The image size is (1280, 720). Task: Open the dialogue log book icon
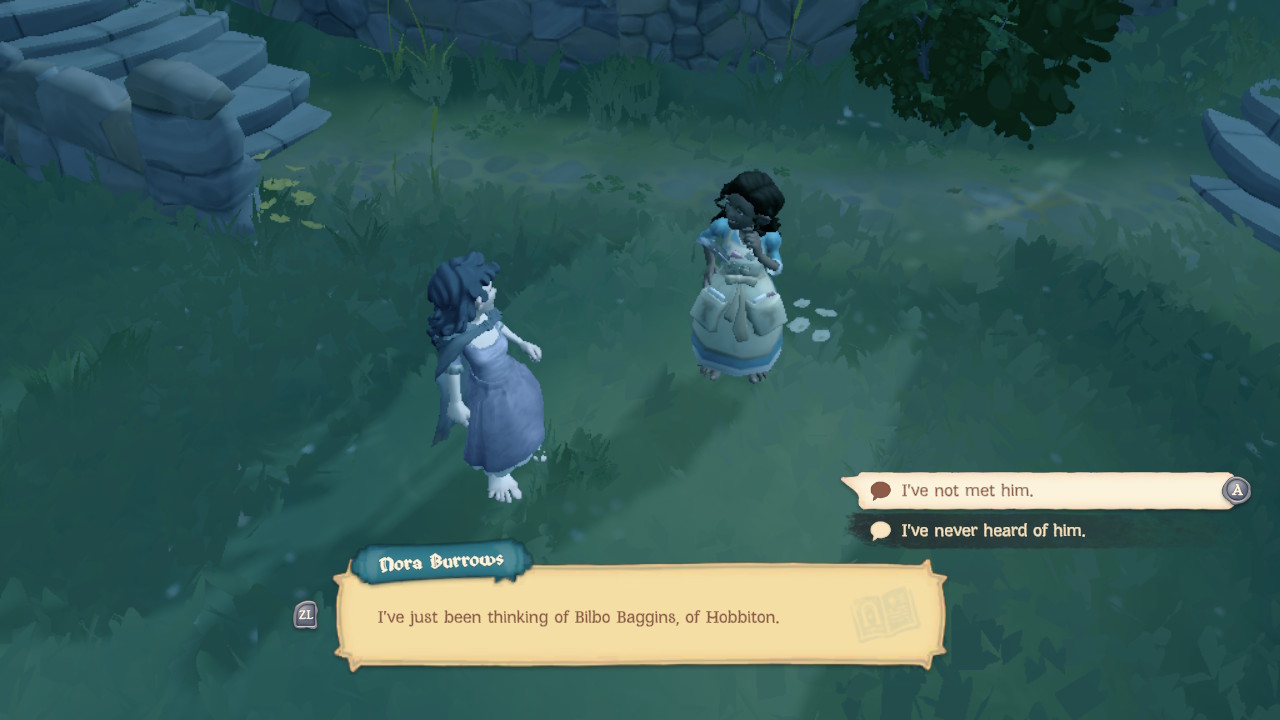point(885,614)
